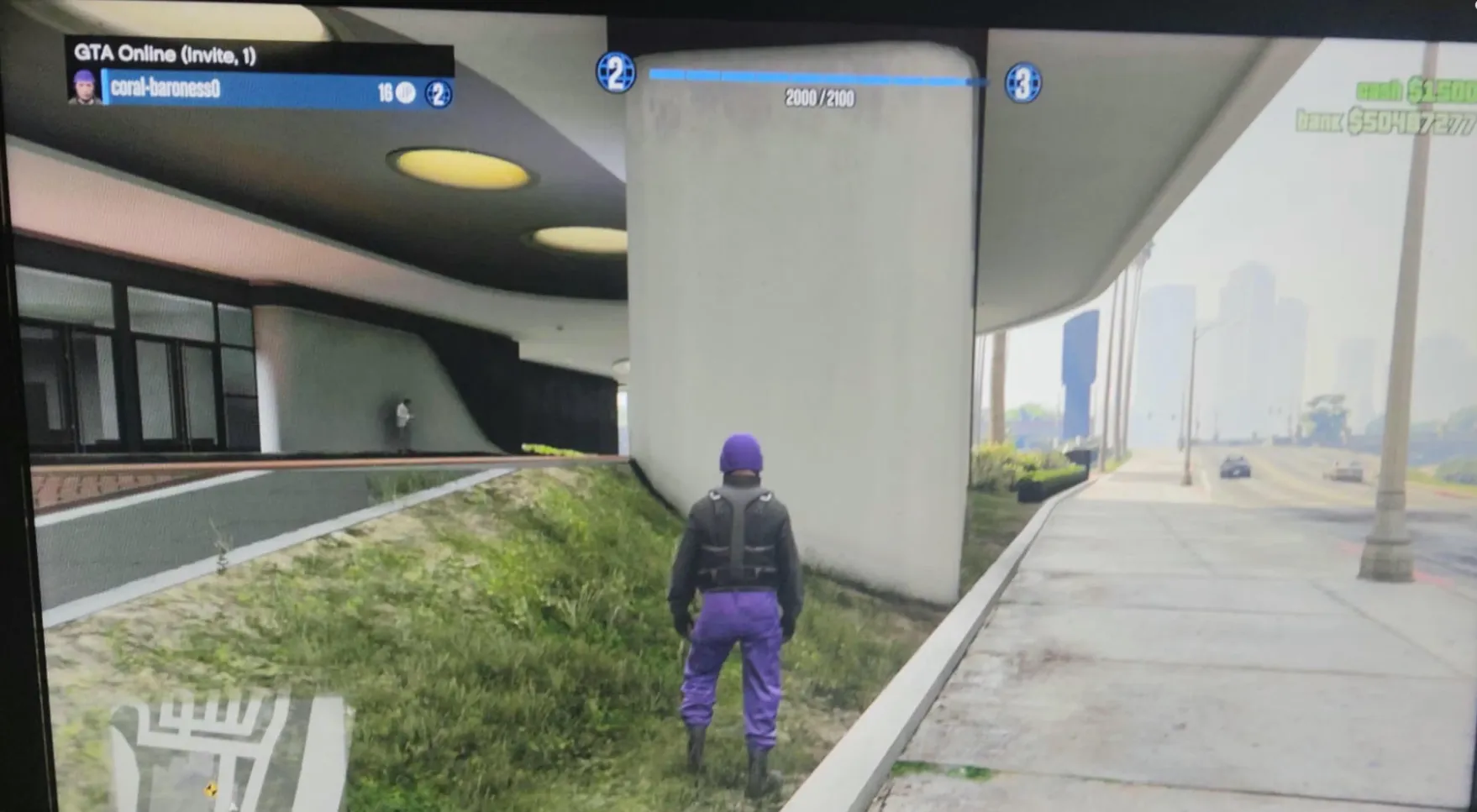Click coral-baroness0's avatar portrait
Viewport: 1477px width, 812px height.
(x=83, y=87)
